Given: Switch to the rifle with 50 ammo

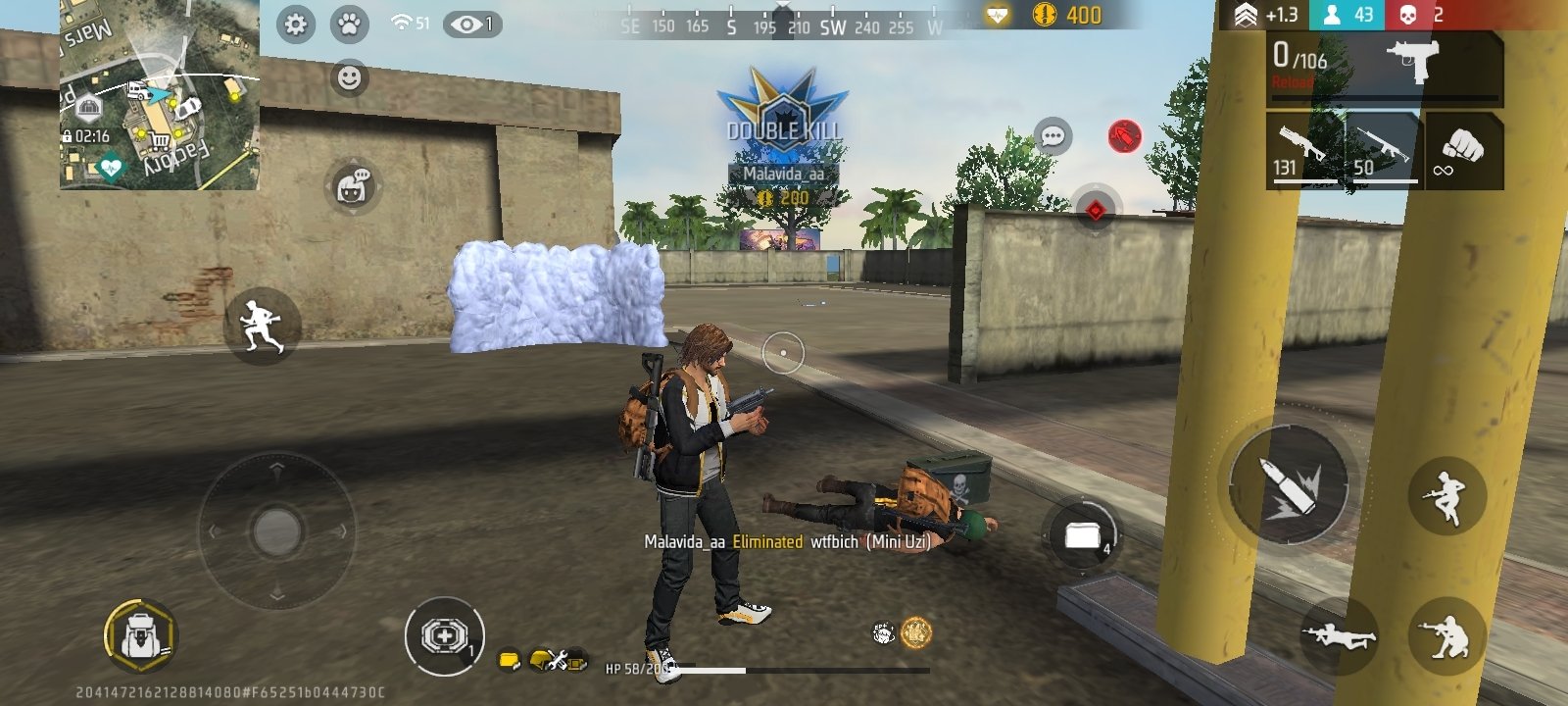Looking at the screenshot, I should coord(1383,150).
